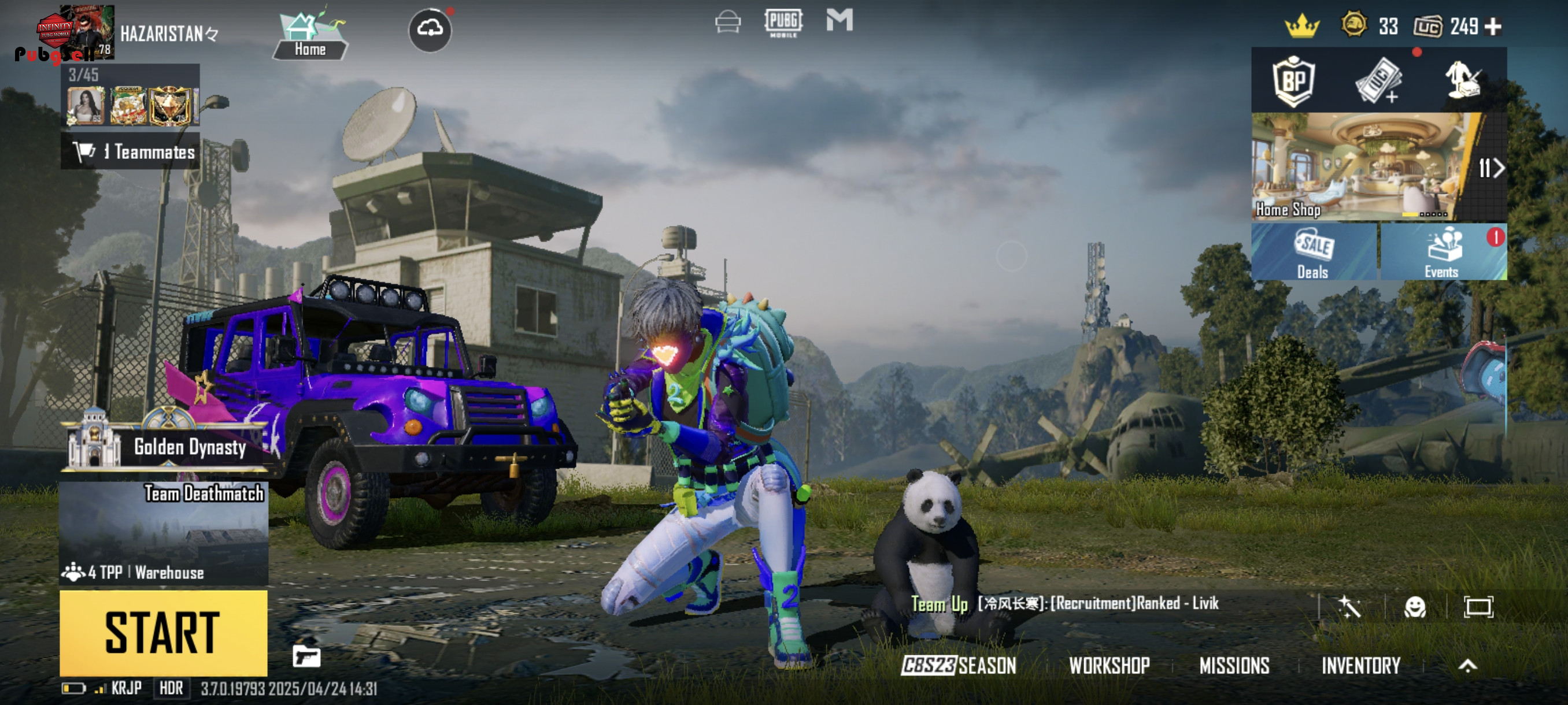The width and height of the screenshot is (1568, 705).
Task: Open the Inventory menu
Action: 1360,666
